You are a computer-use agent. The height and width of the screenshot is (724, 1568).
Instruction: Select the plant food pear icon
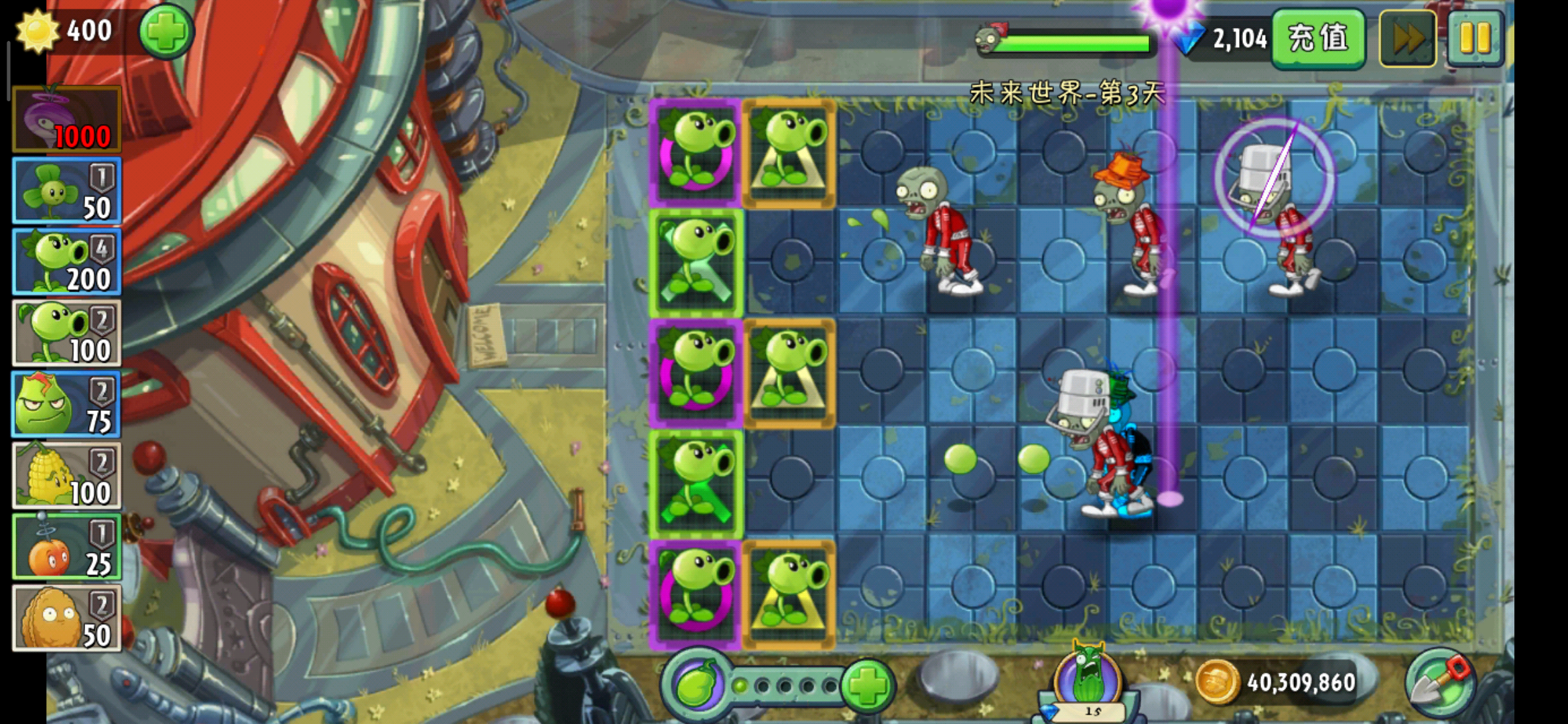click(697, 685)
